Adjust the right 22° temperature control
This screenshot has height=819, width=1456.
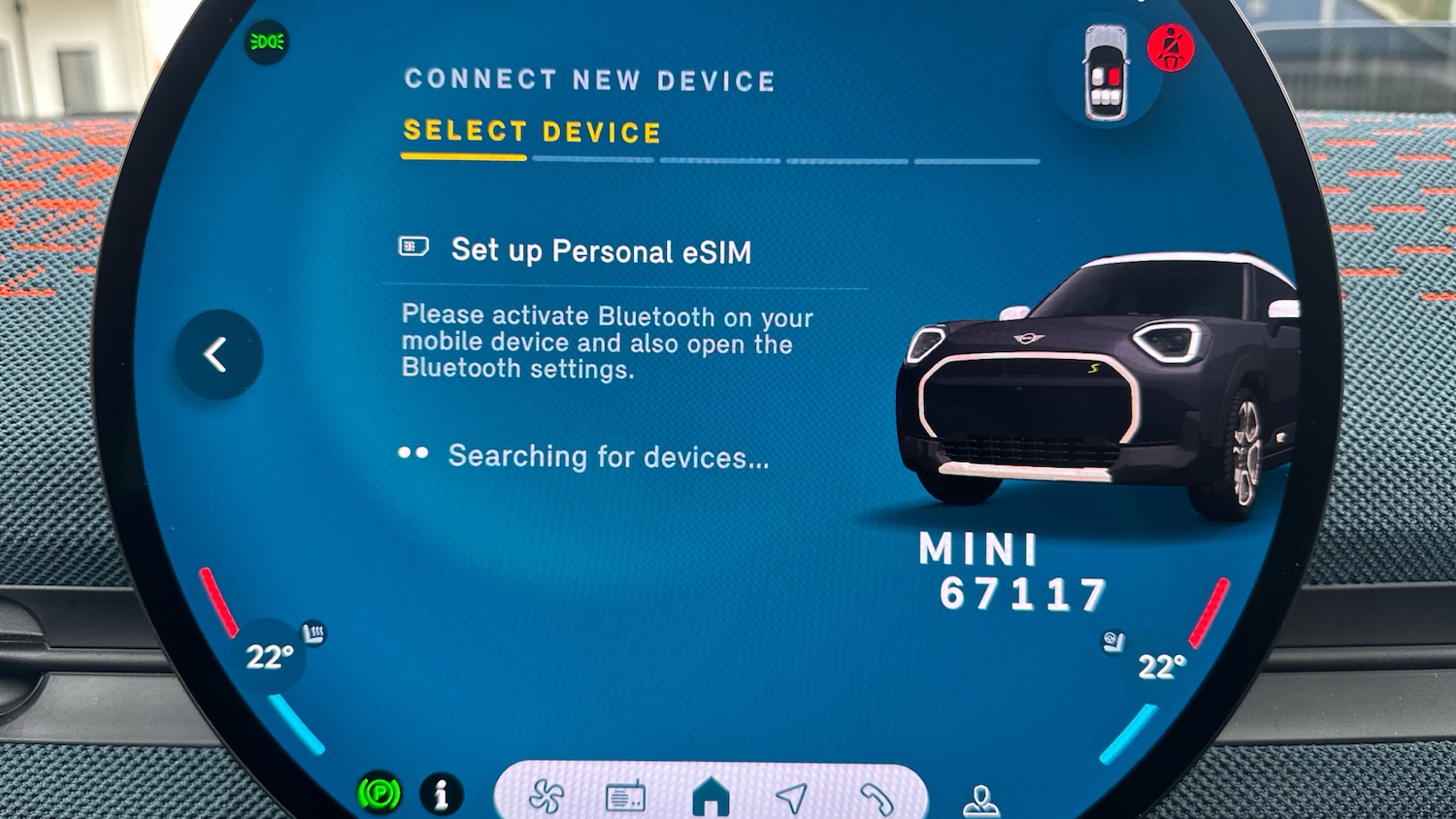click(1161, 667)
